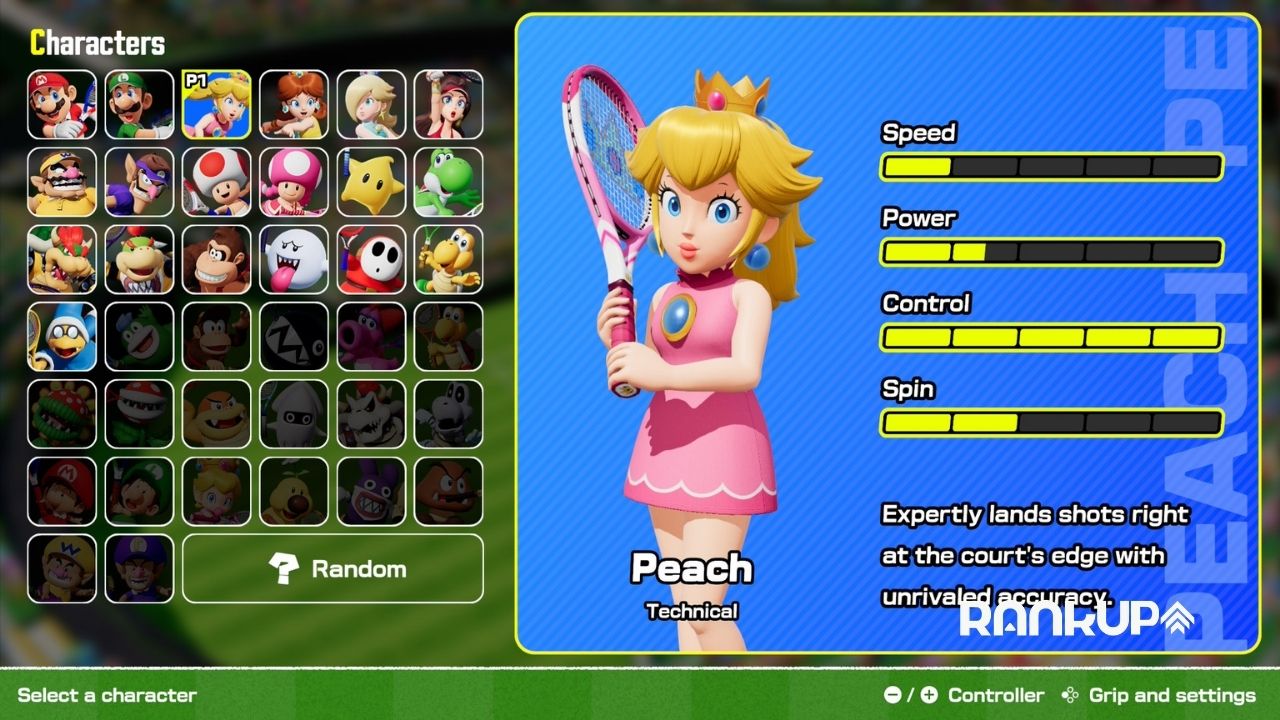This screenshot has height=720, width=1280.
Task: Select Pauline's character tile
Action: click(449, 104)
